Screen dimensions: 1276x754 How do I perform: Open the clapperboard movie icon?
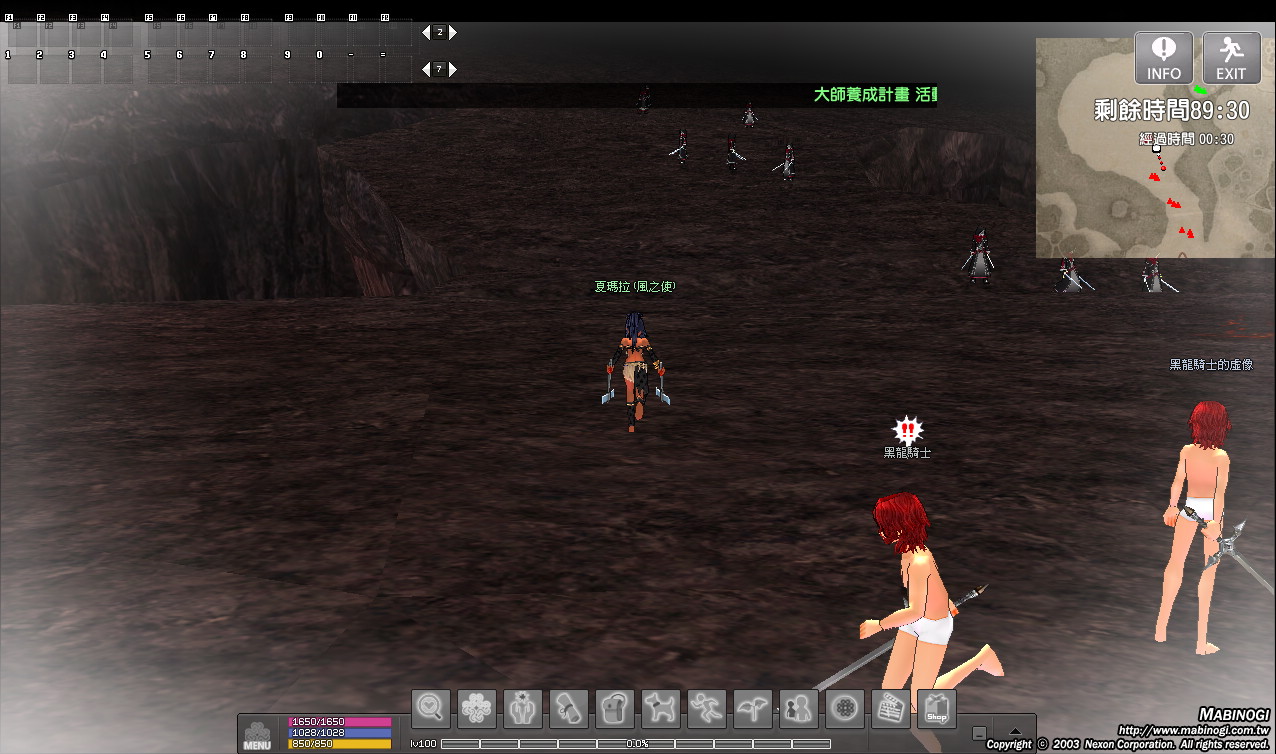click(891, 708)
